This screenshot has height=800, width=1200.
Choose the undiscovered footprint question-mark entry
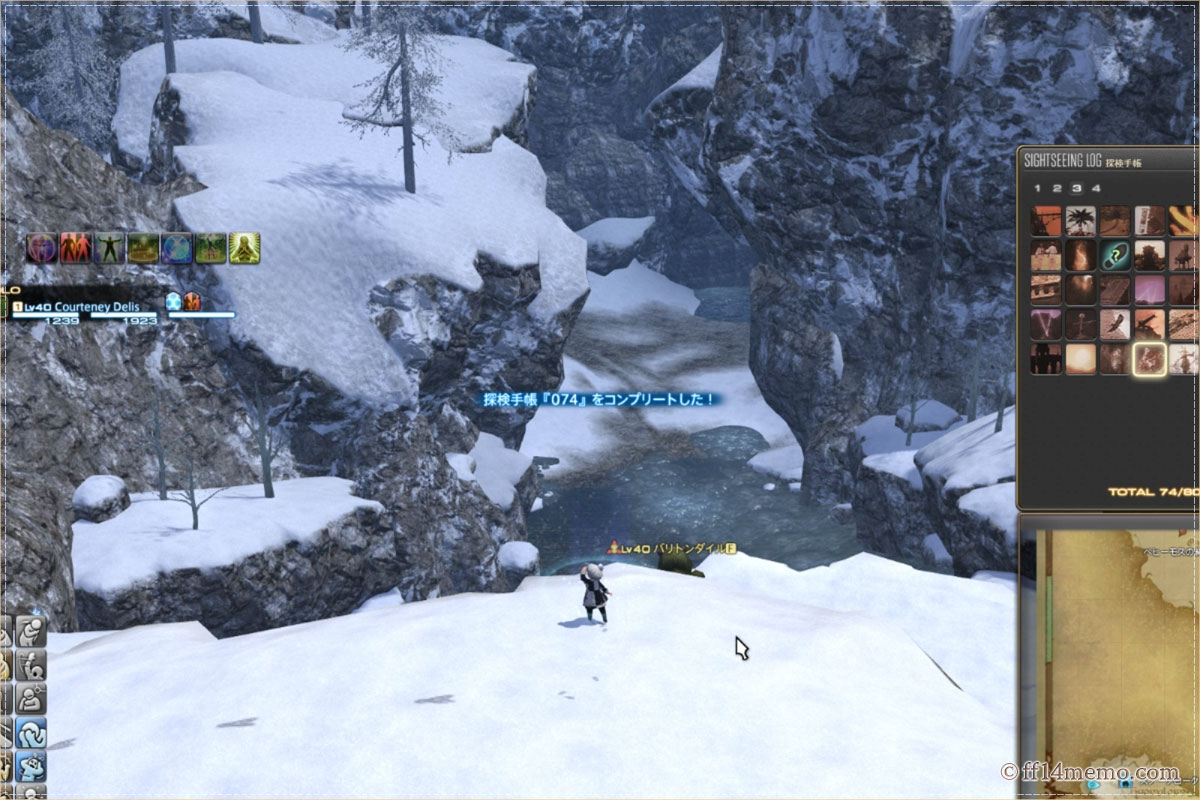click(1115, 255)
